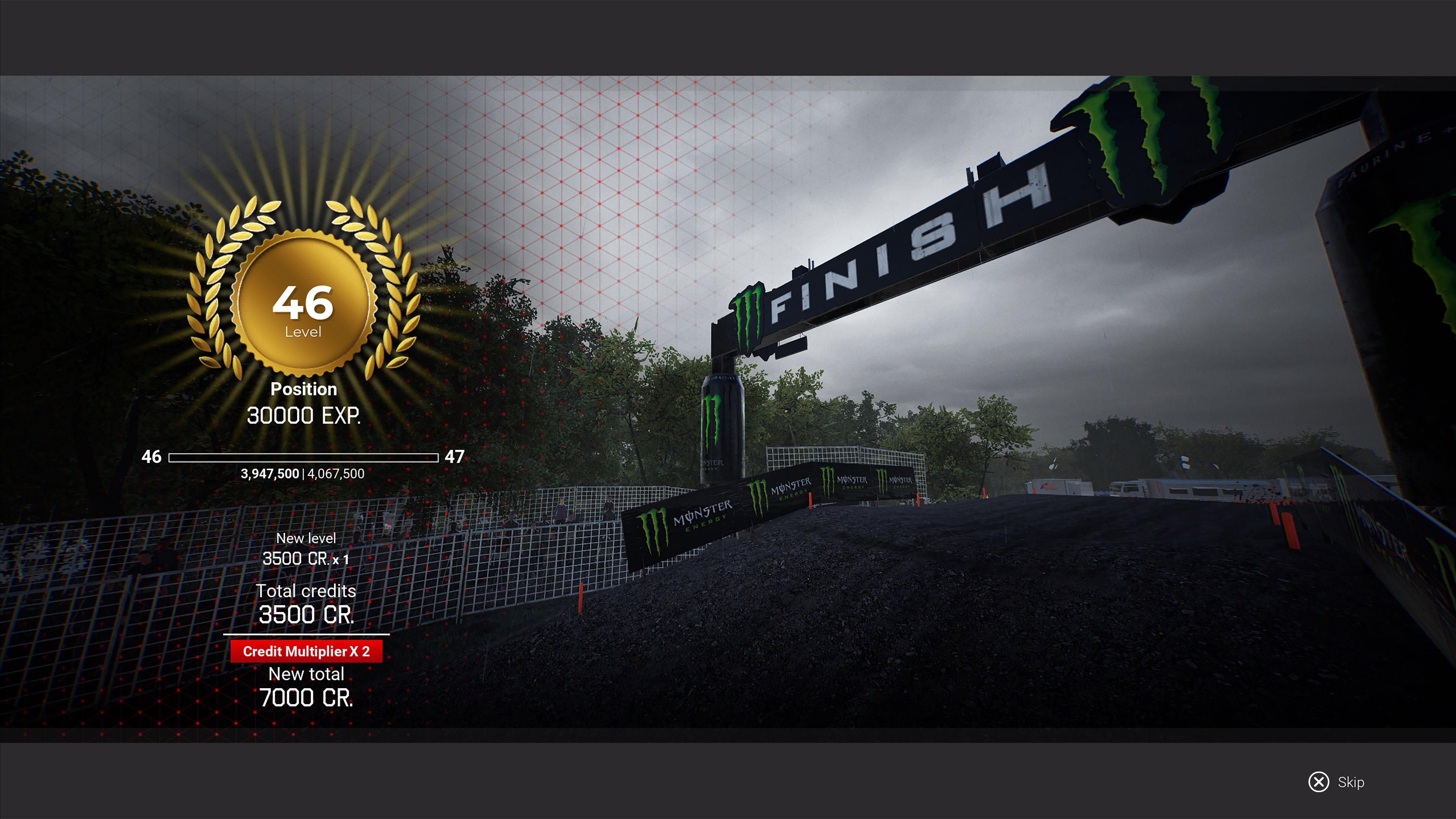This screenshot has width=1456, height=819.
Task: Click the Position award badge
Action: point(303,389)
